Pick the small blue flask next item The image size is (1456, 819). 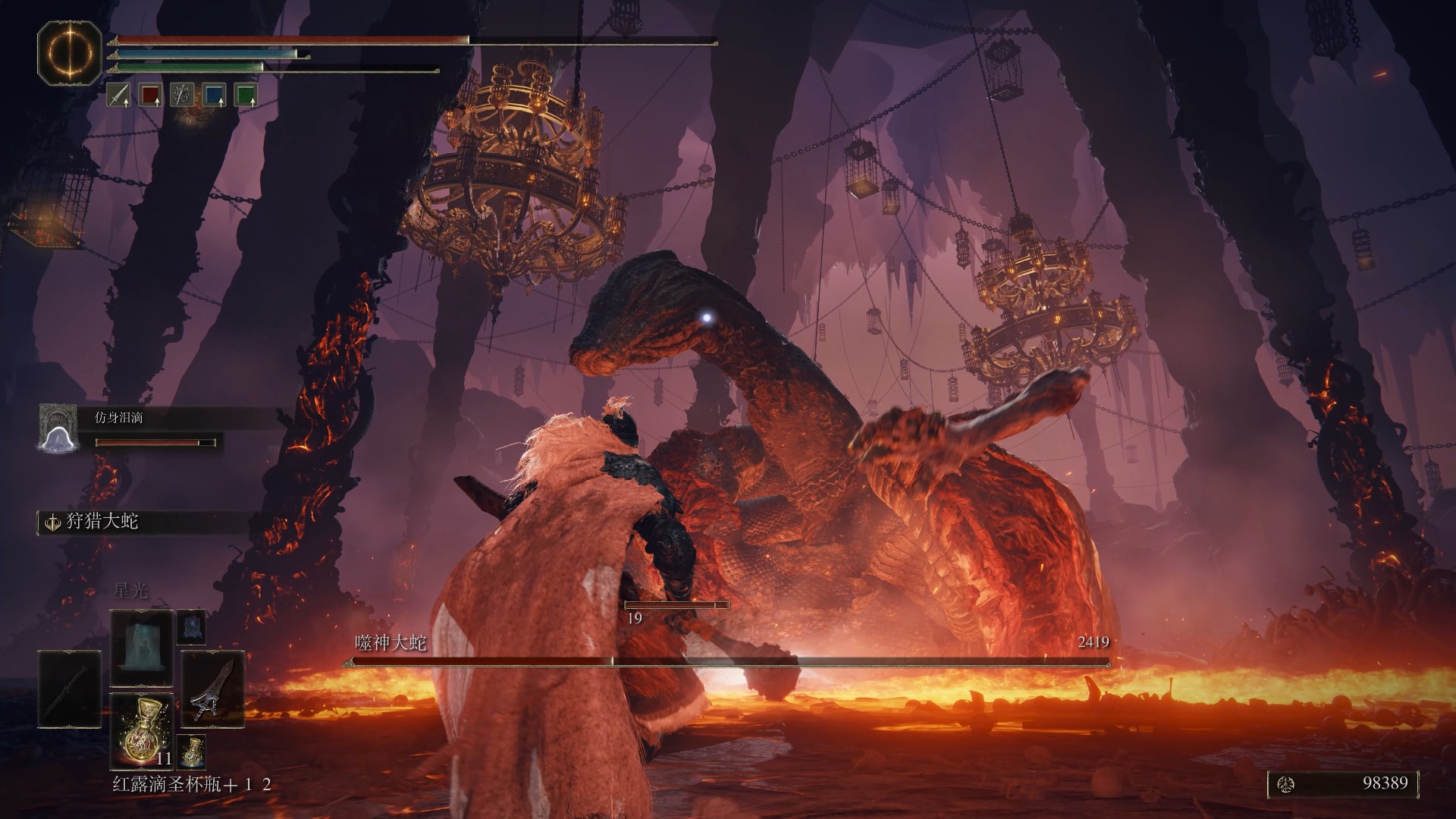[x=192, y=751]
